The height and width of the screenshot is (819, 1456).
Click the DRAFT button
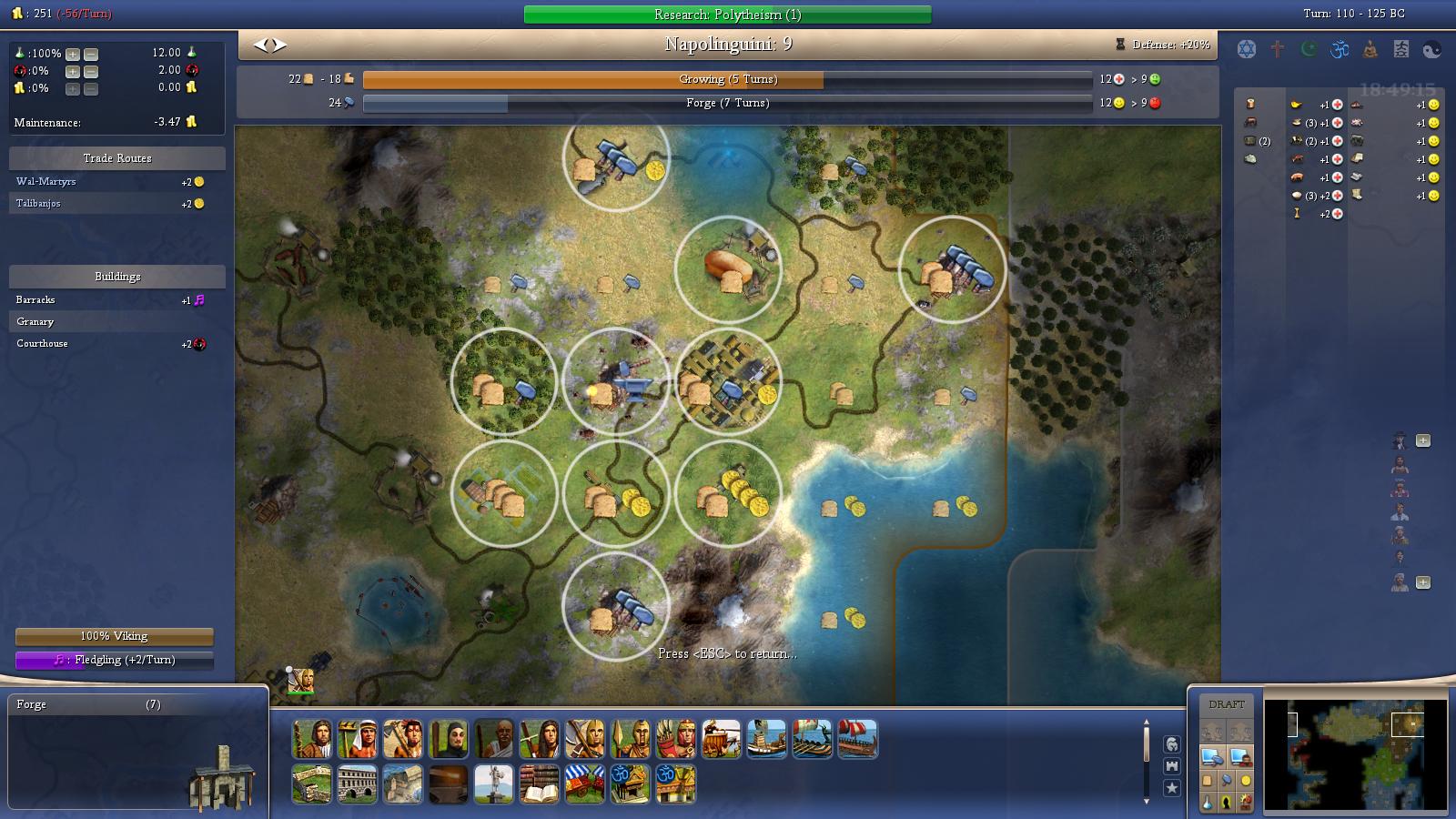(x=1227, y=703)
